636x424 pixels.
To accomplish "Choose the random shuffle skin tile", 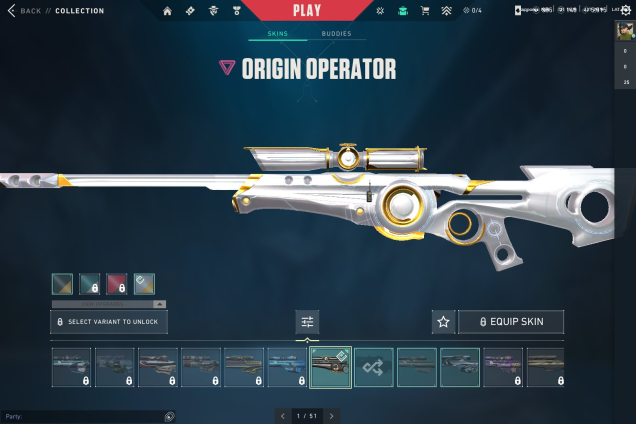I will coord(373,367).
